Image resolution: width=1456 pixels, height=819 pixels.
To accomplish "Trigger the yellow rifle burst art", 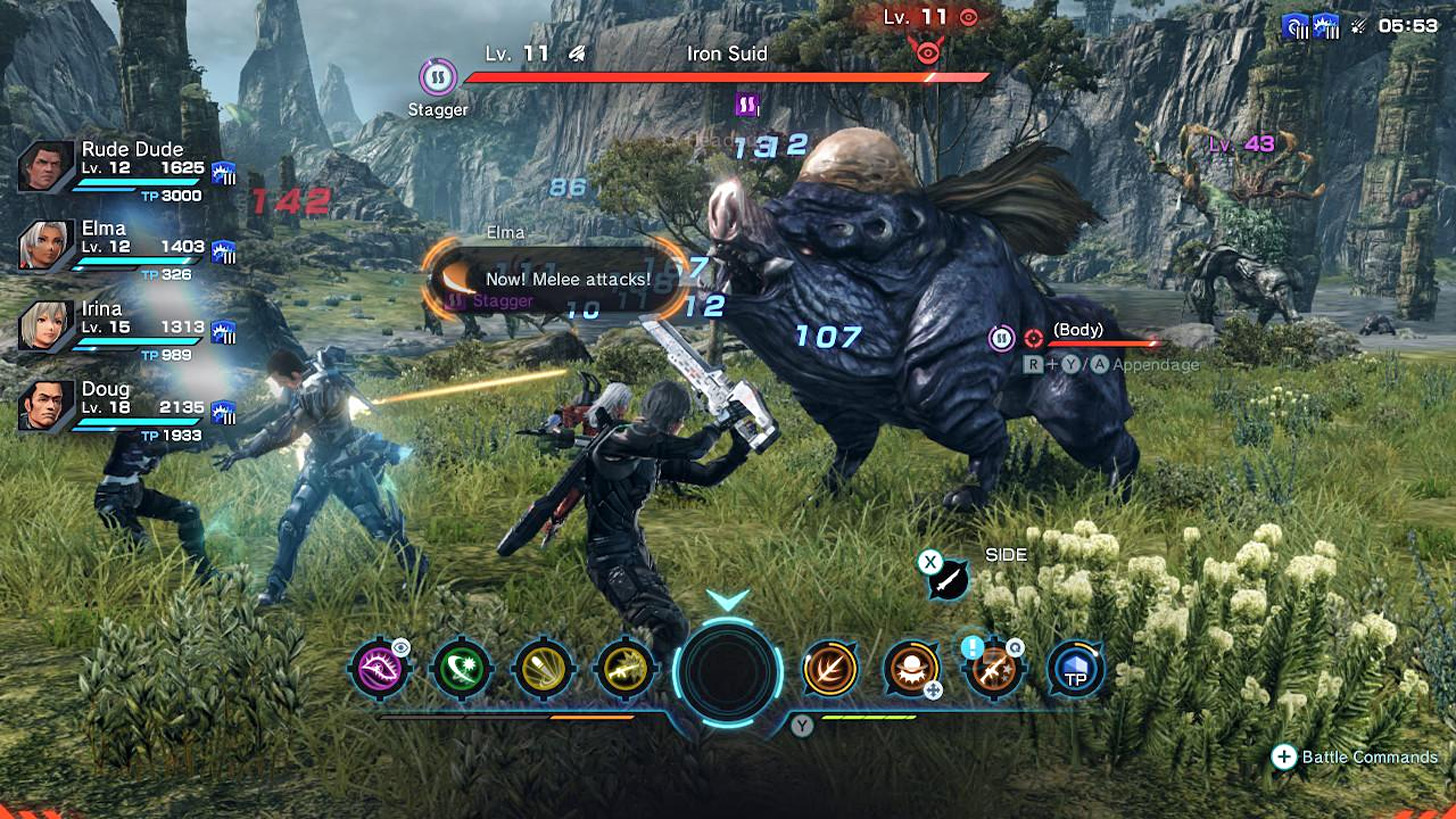I will pyautogui.click(x=624, y=668).
